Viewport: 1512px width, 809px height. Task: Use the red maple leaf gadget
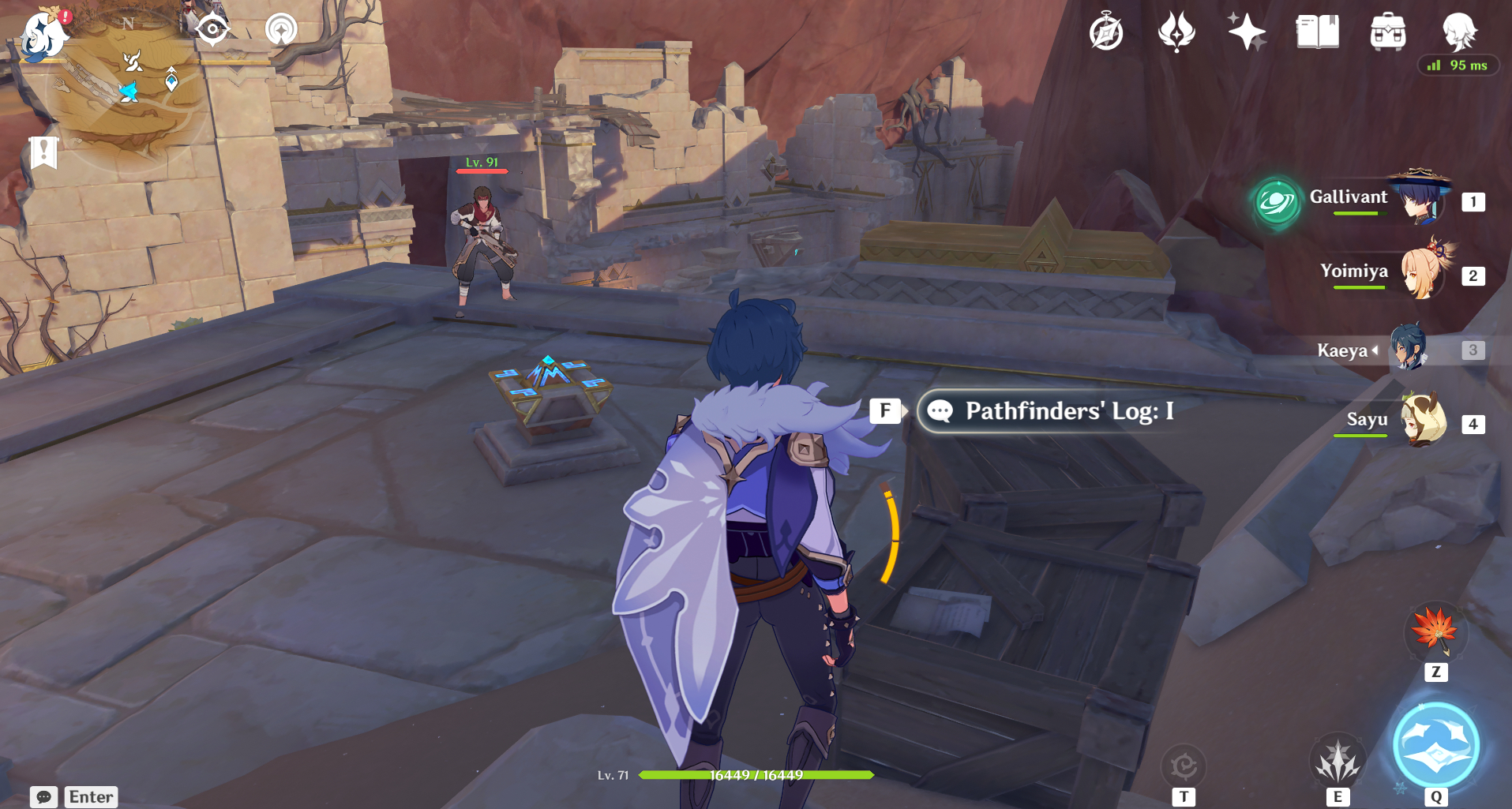point(1435,632)
